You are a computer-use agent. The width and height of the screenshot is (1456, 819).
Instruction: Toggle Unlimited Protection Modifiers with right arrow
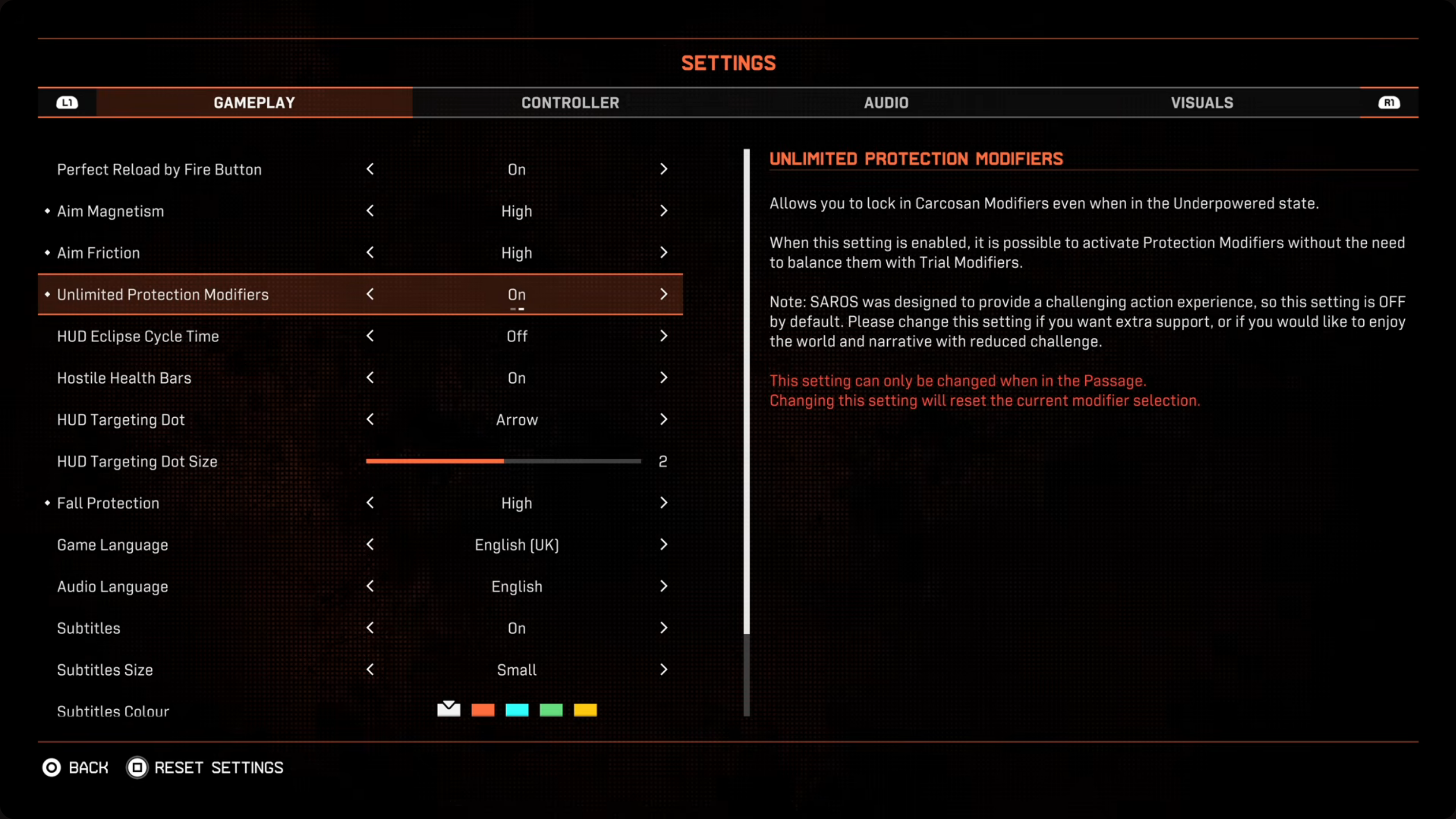coord(663,294)
